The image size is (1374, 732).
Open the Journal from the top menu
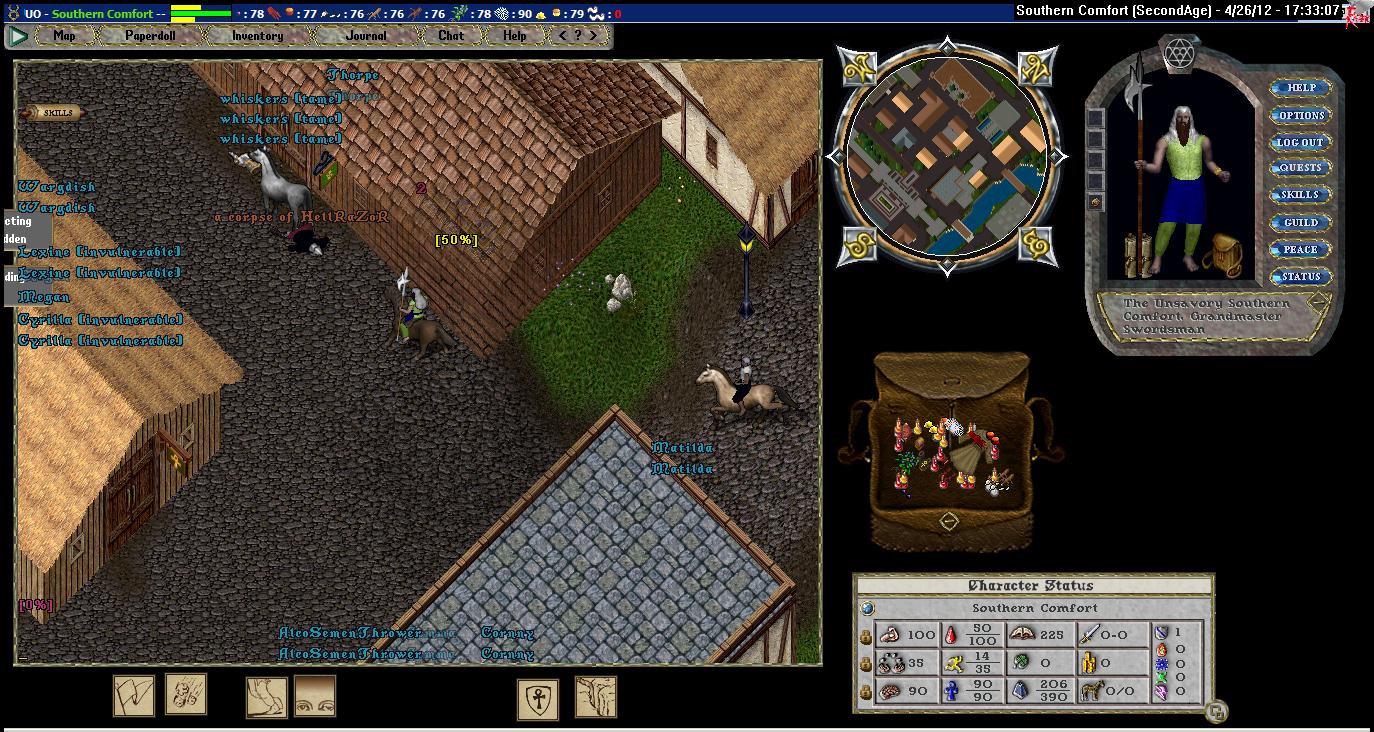(x=366, y=36)
